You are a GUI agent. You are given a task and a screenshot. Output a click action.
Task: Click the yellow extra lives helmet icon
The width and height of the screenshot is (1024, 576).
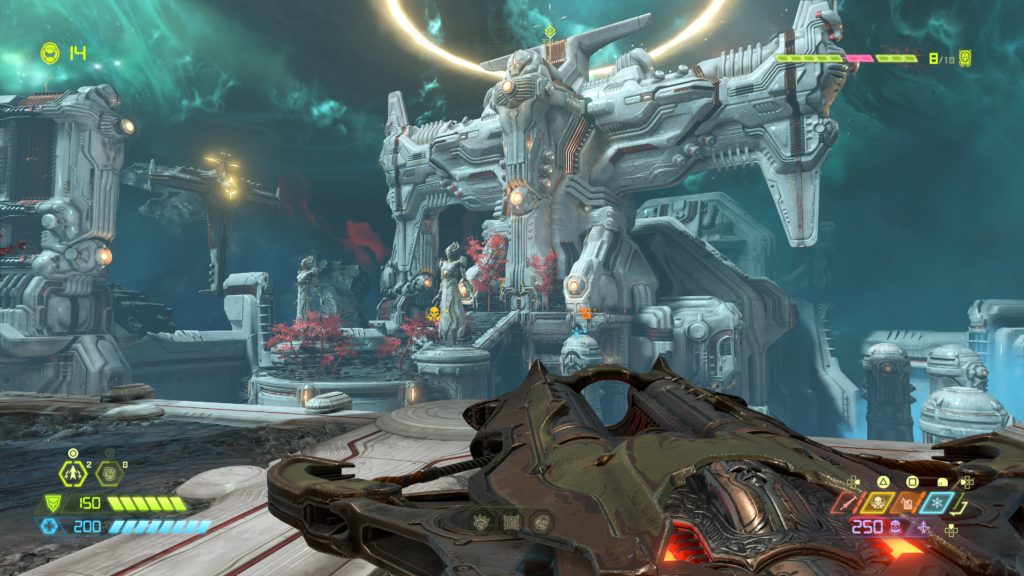[x=49, y=51]
